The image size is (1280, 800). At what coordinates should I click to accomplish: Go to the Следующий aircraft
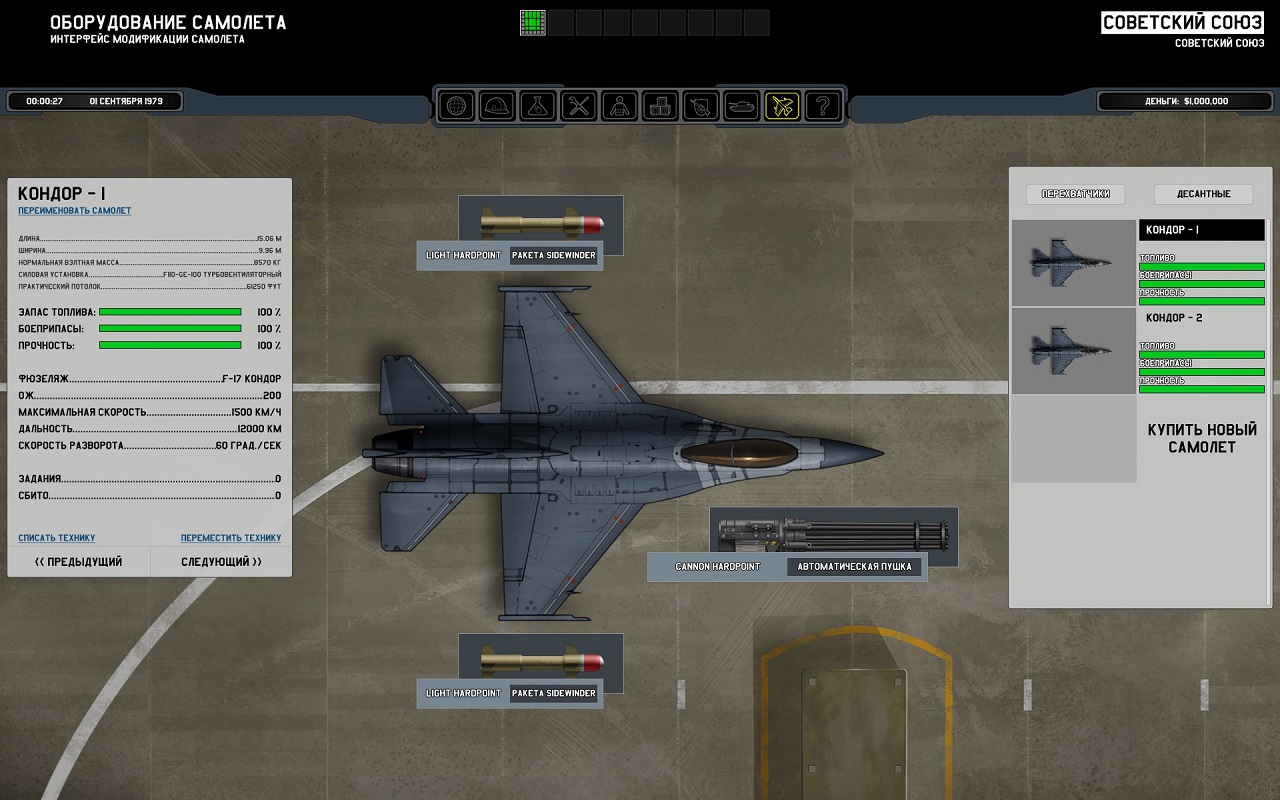222,562
